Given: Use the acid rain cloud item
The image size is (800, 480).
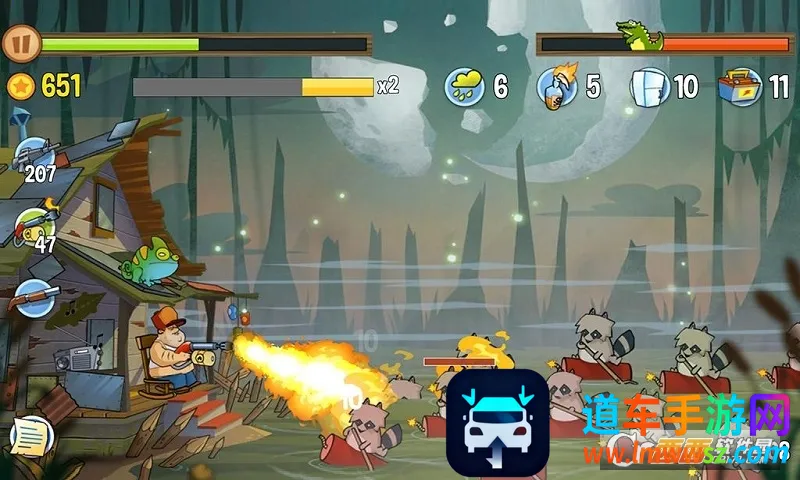Looking at the screenshot, I should (465, 86).
